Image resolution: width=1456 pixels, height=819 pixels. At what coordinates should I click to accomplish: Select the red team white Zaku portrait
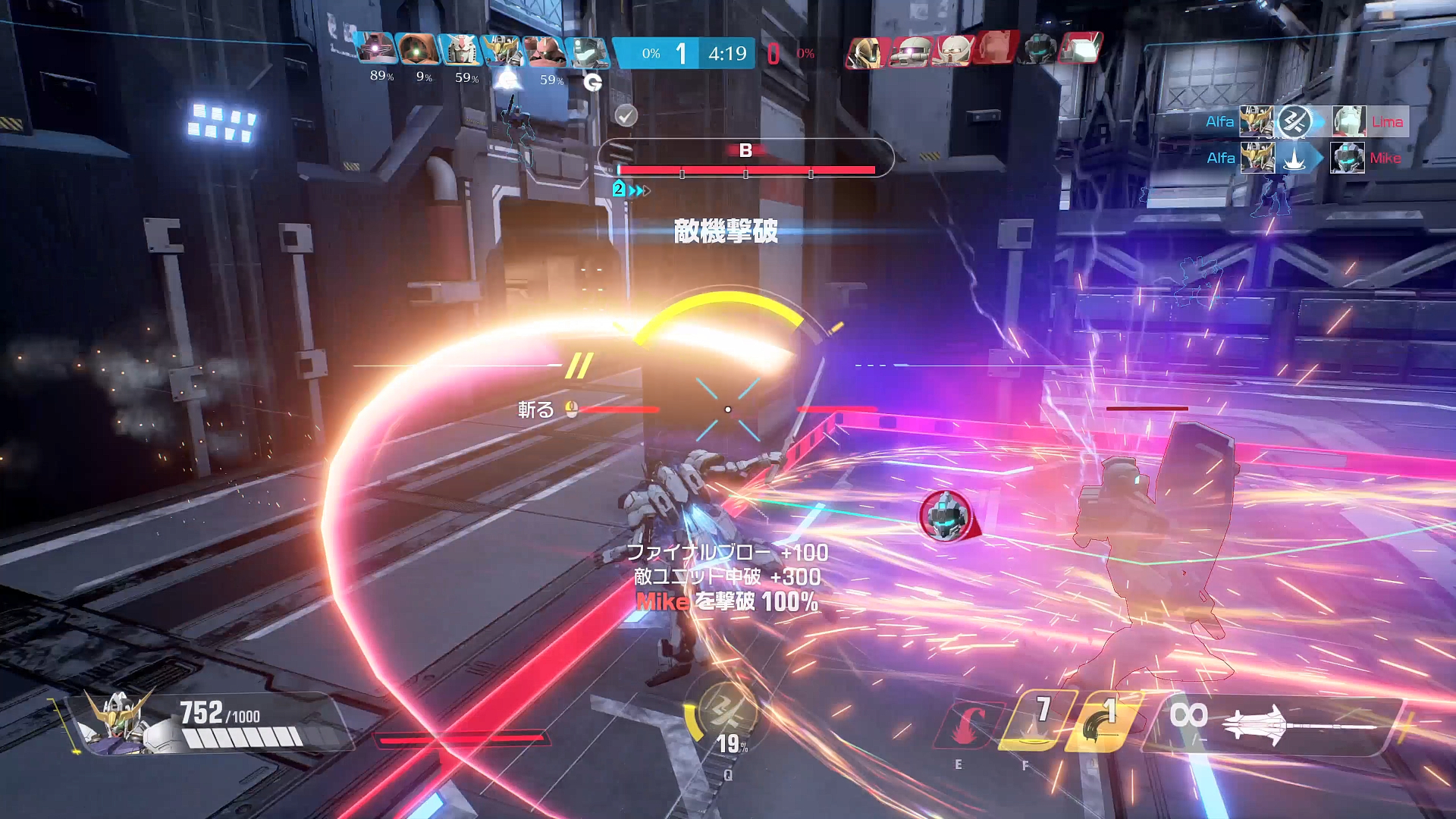(x=909, y=52)
